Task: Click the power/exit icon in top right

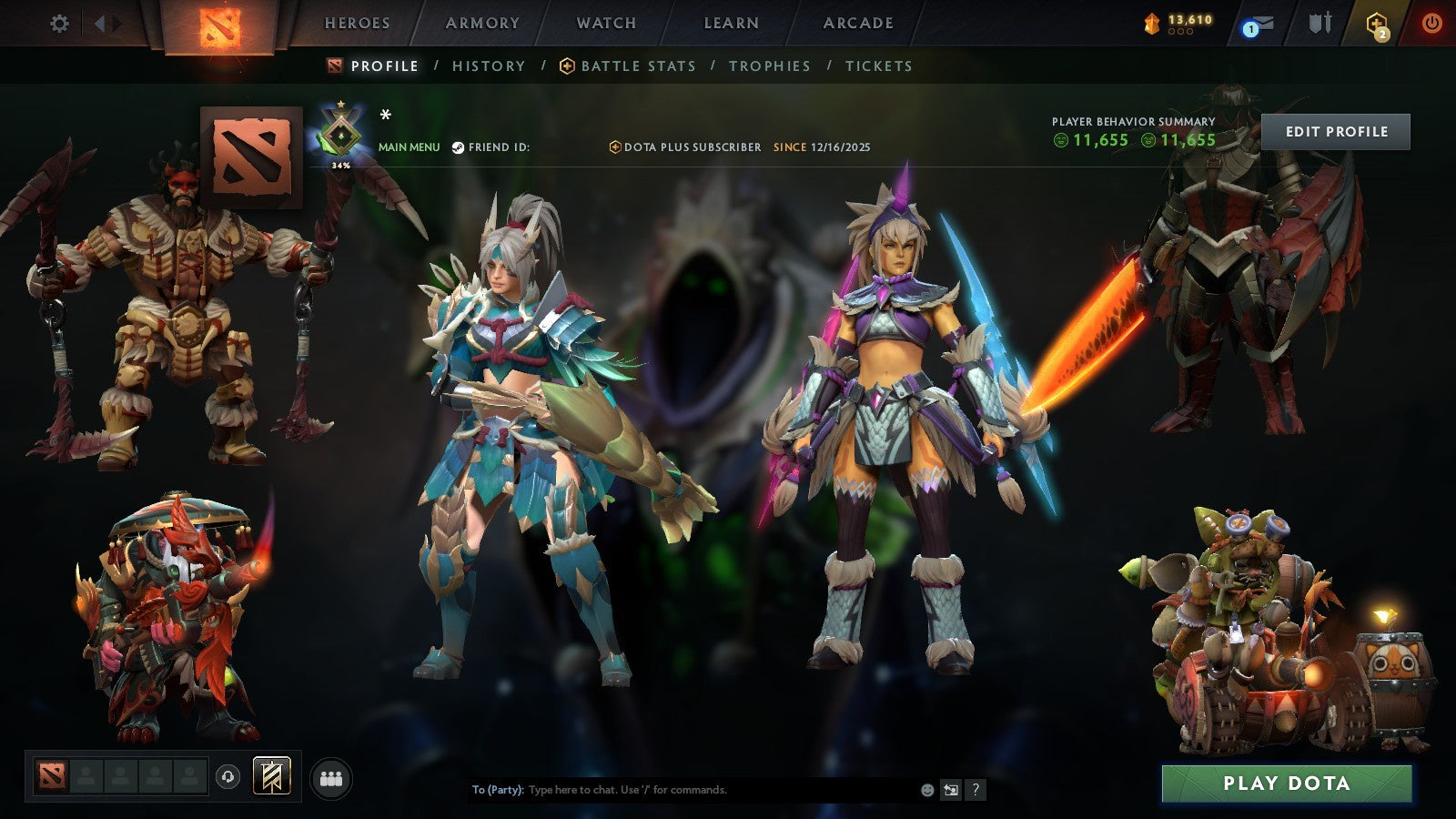Action: pyautogui.click(x=1432, y=23)
